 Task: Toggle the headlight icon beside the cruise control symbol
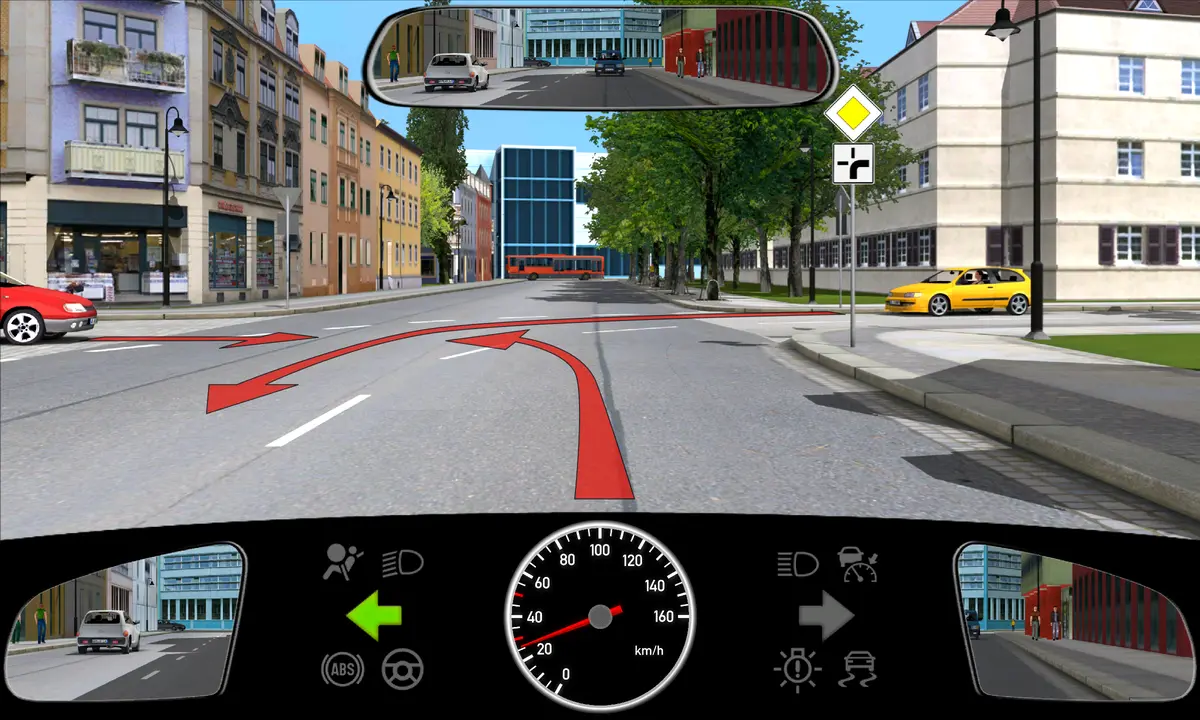[797, 564]
